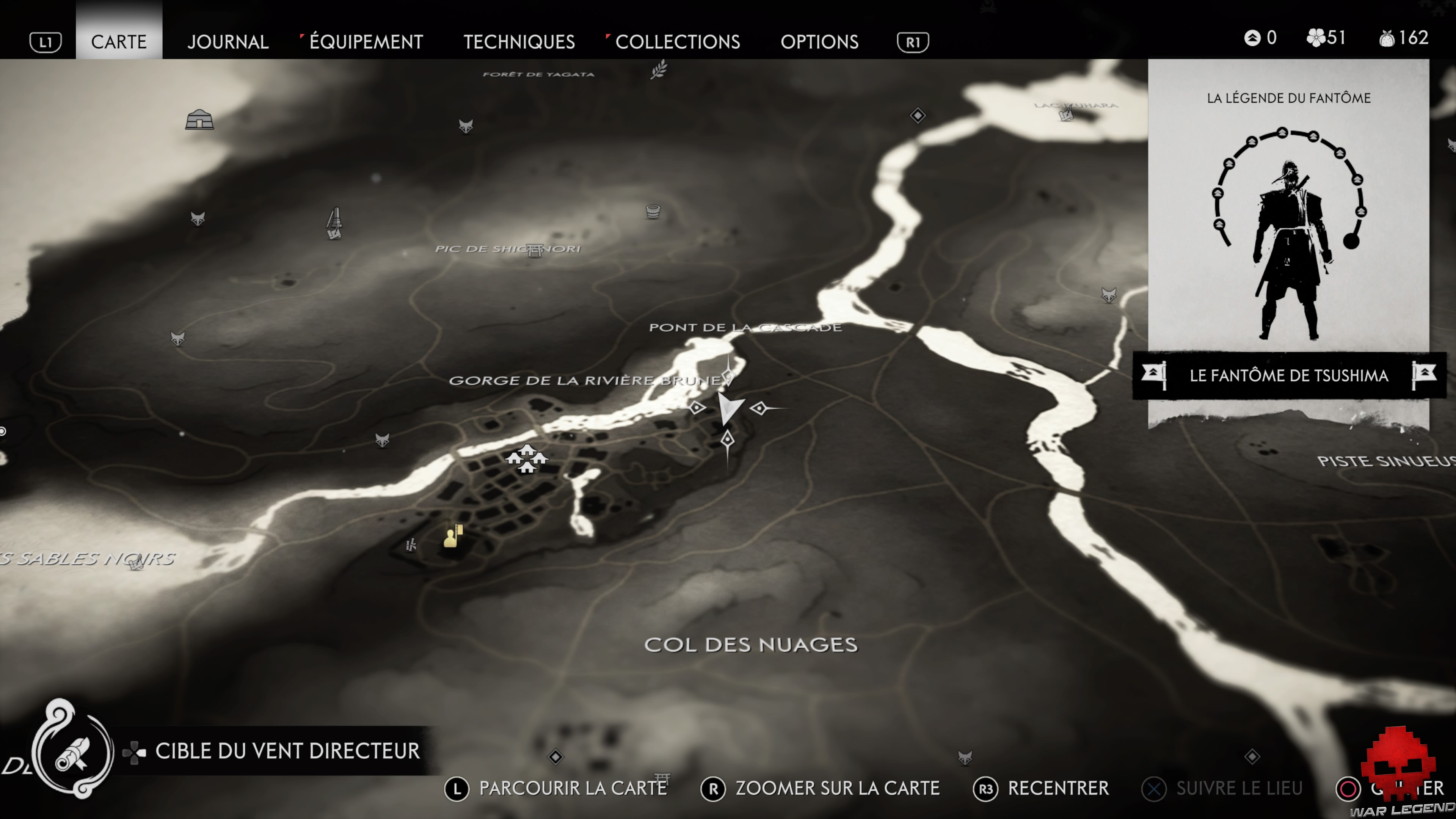The image size is (1456, 819).
Task: Select the hot spring bucket marker
Action: (x=653, y=212)
